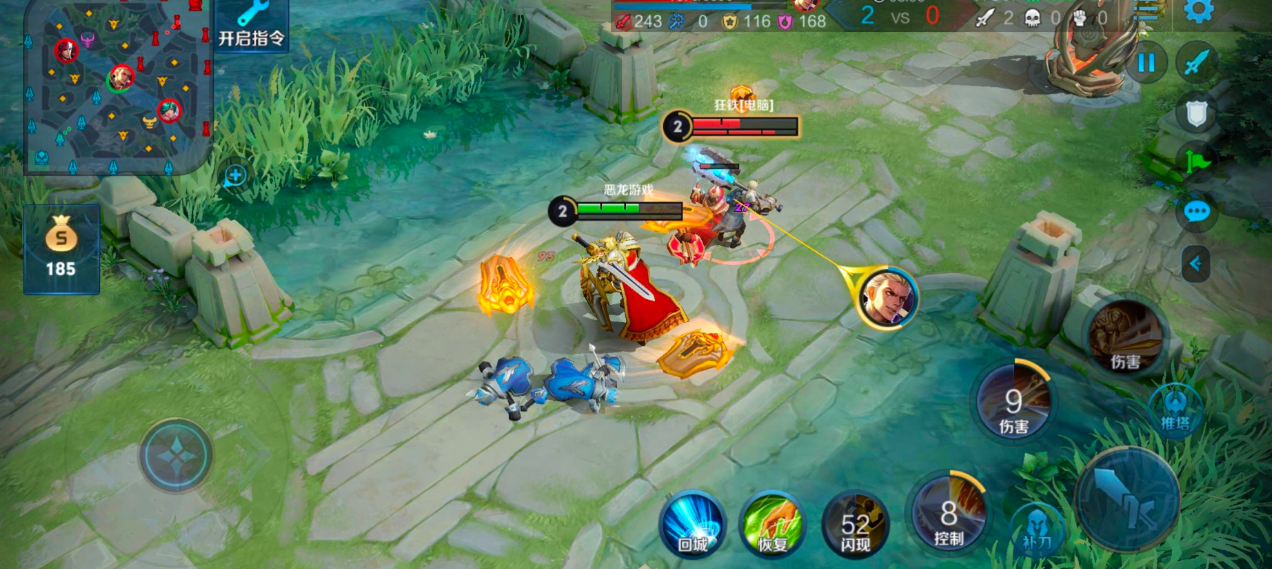
Task: Cast the 伤害 skill showing cooldown 9
Action: pyautogui.click(x=1013, y=402)
